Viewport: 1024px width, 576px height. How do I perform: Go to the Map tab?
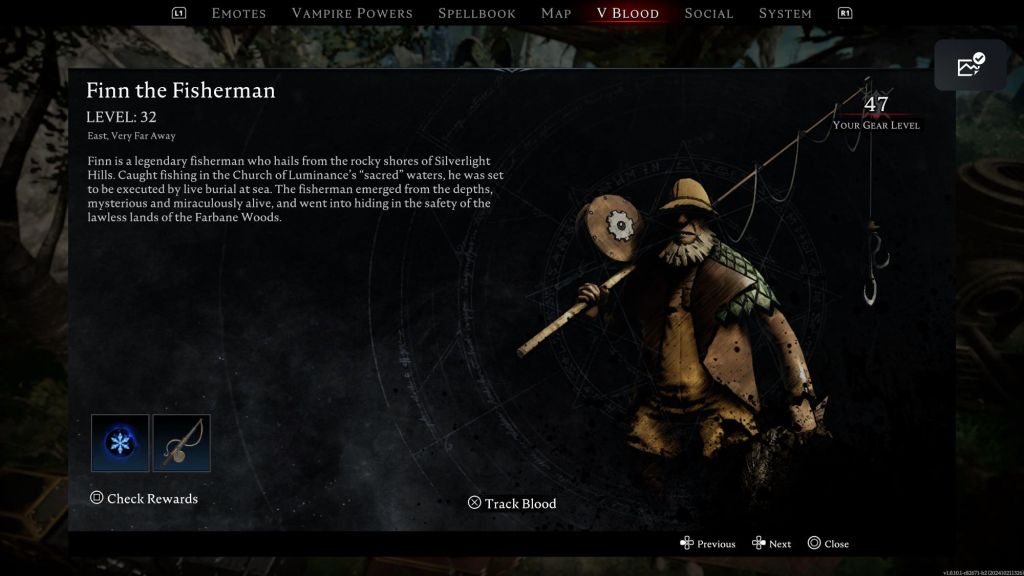pos(556,13)
